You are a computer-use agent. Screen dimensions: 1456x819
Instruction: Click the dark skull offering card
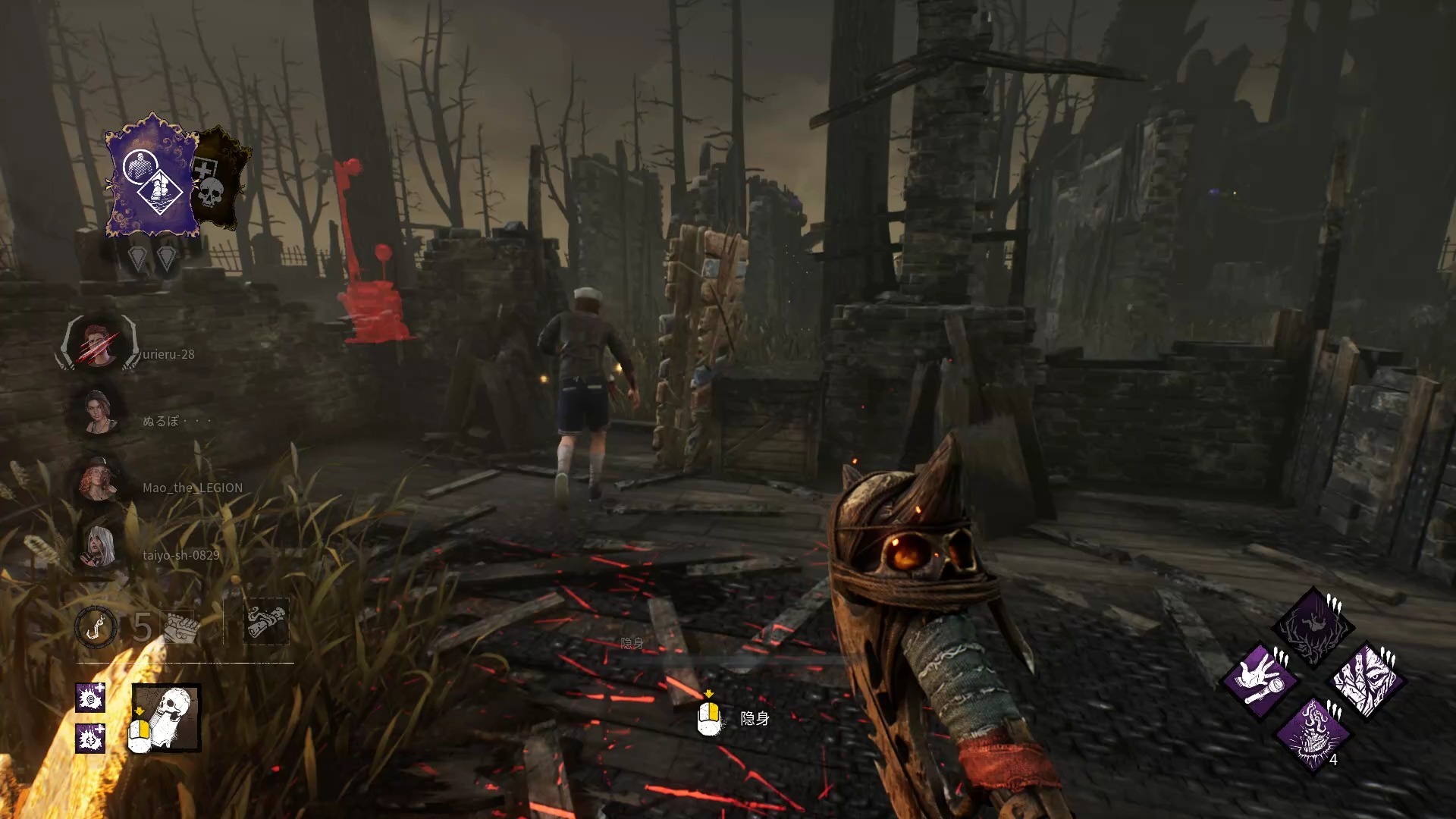(x=218, y=180)
